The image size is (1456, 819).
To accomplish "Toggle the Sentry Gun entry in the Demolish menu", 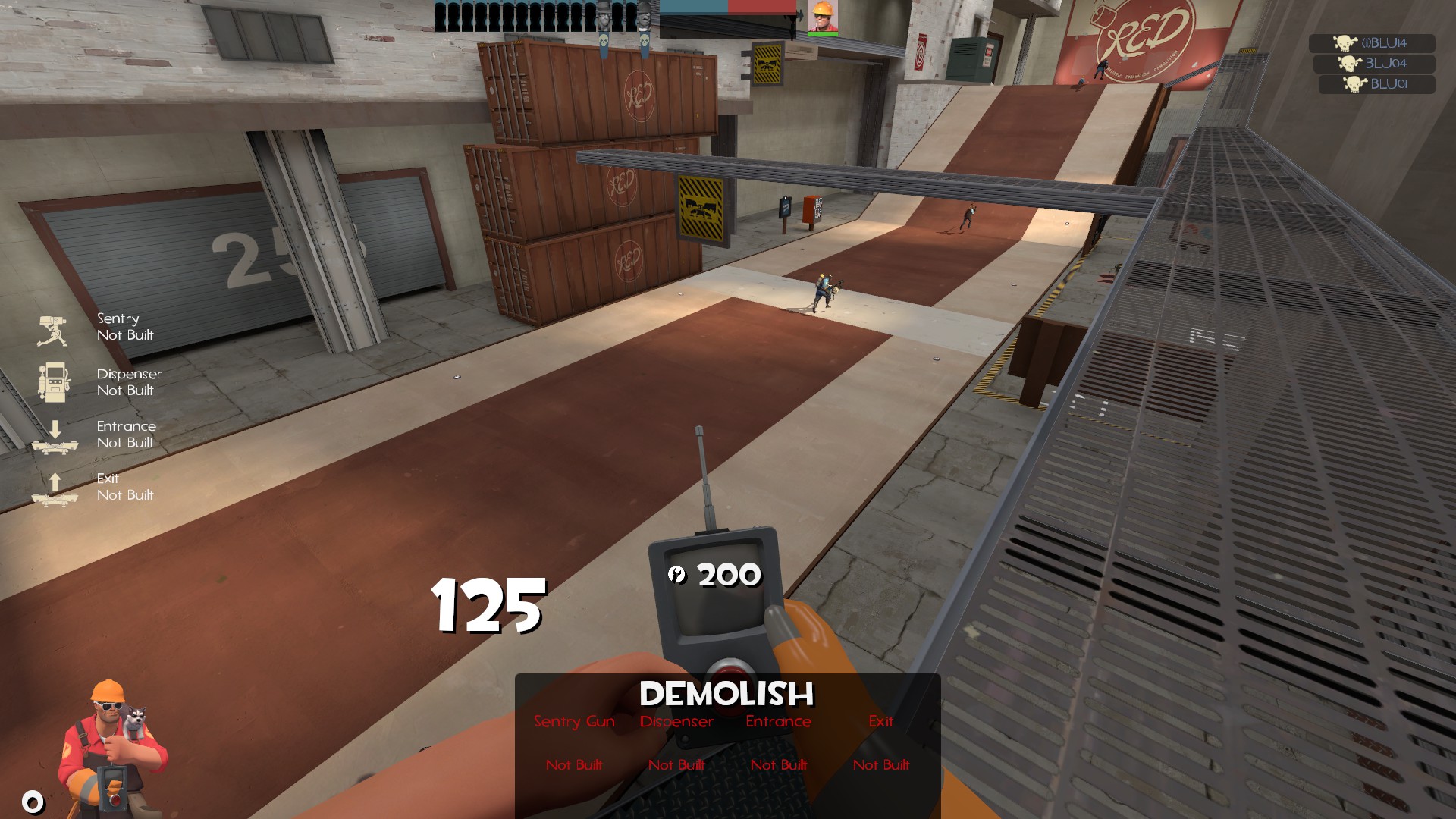I will tap(574, 721).
